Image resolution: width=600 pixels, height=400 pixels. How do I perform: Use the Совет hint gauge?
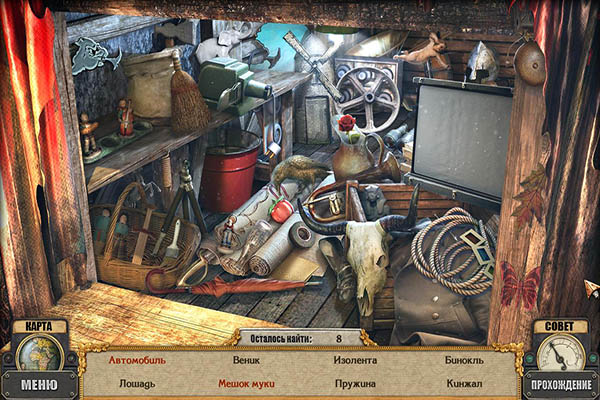point(560,352)
